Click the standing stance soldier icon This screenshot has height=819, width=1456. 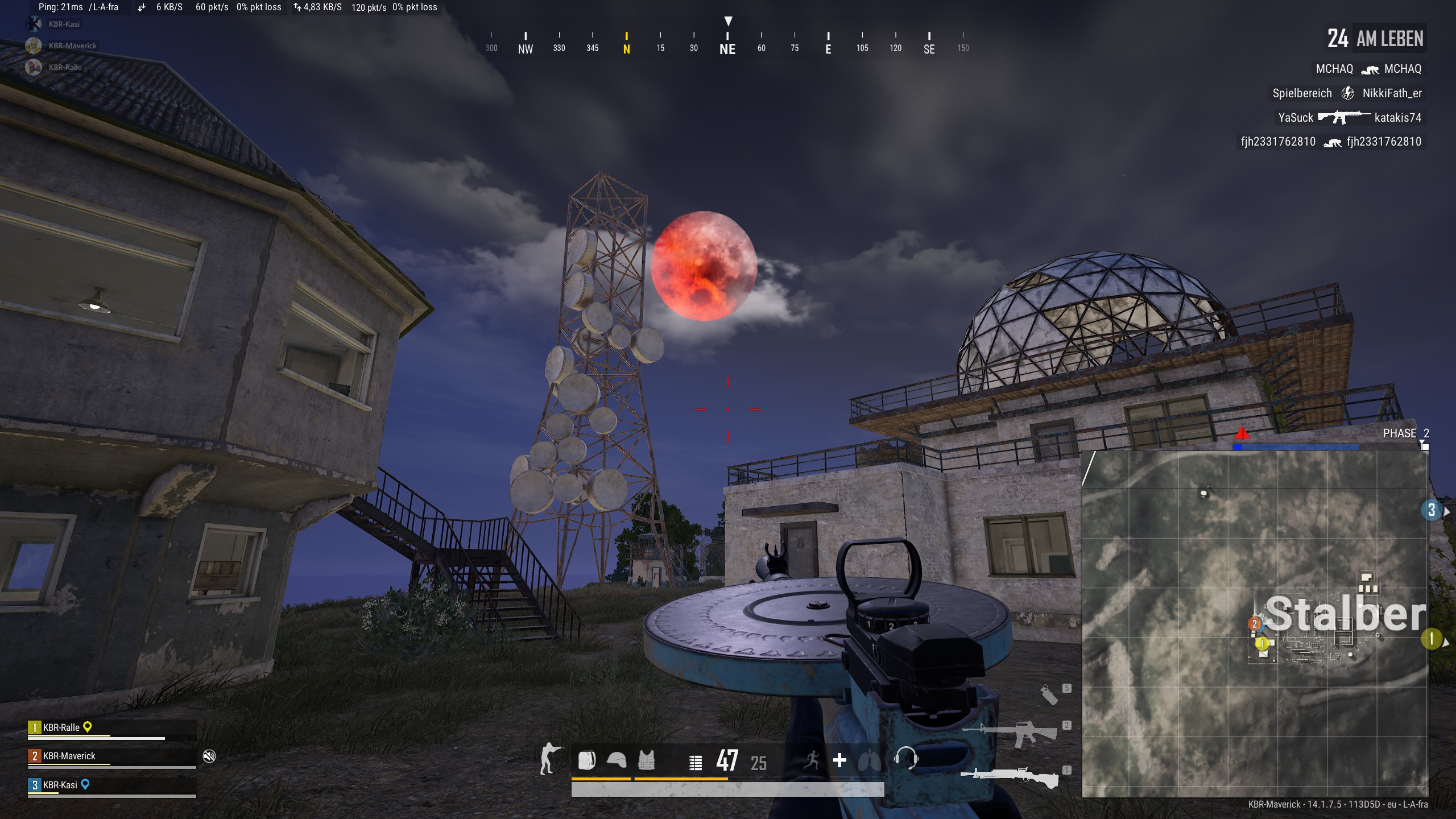coord(549,759)
